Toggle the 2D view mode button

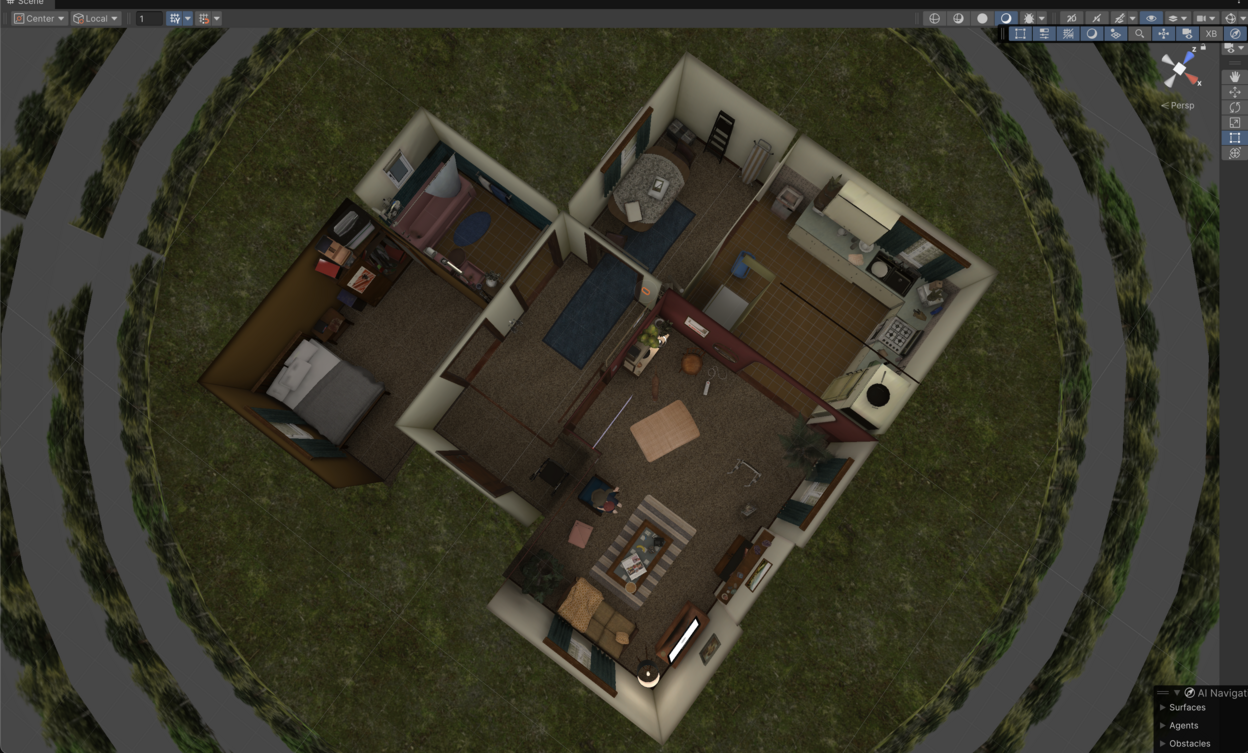[1071, 18]
